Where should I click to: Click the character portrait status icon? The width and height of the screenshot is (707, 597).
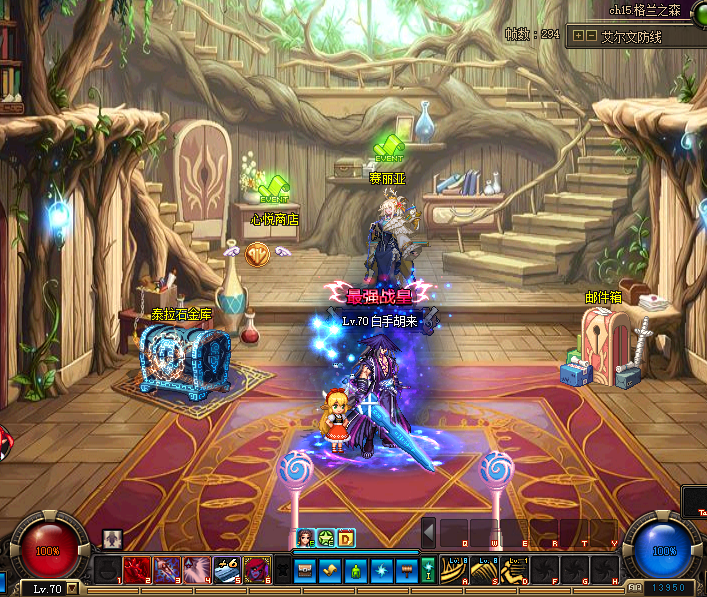pos(304,538)
